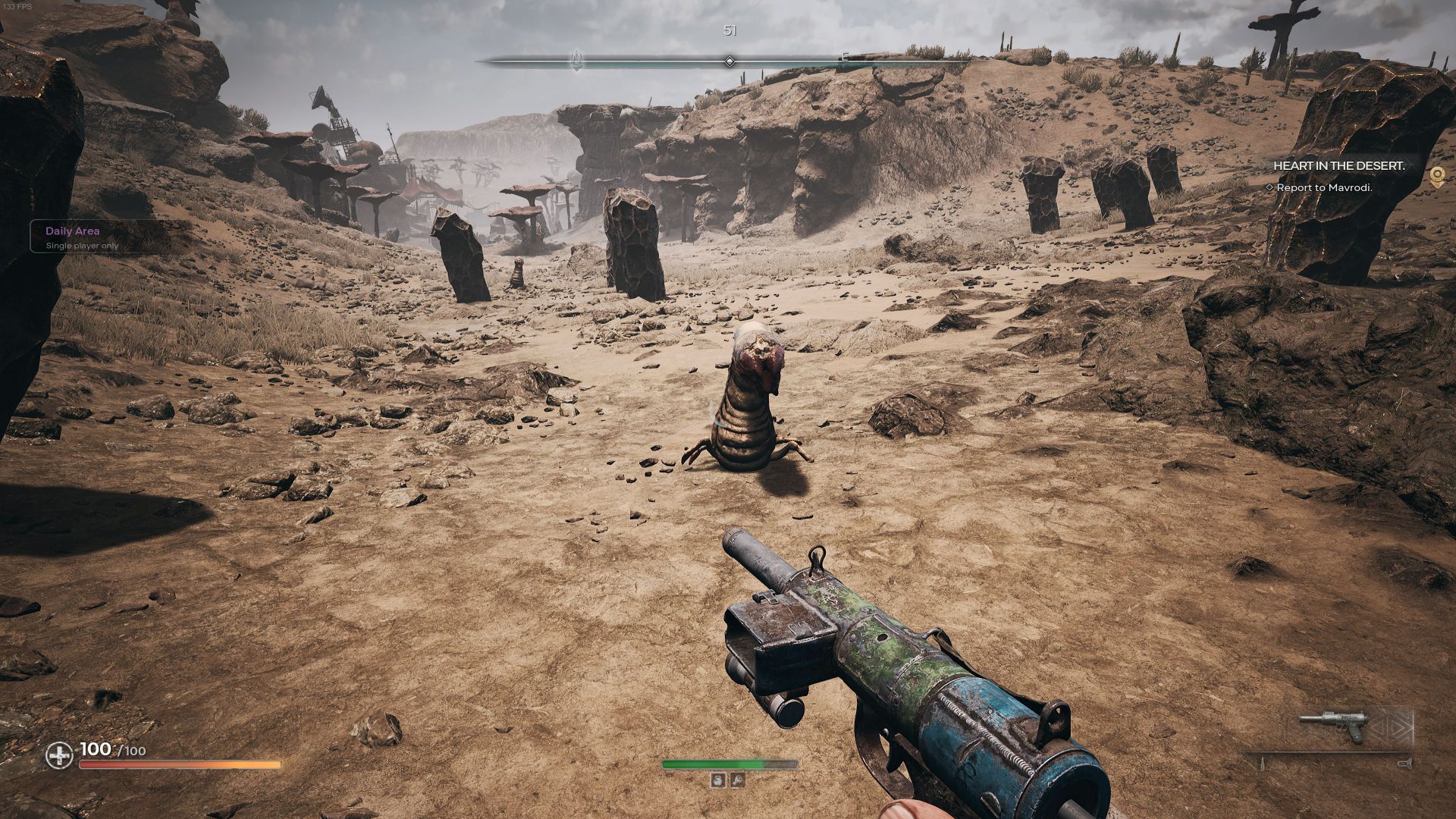Click the diamond quest marker on compass
Viewport: 1456px width, 819px height.
pyautogui.click(x=730, y=61)
